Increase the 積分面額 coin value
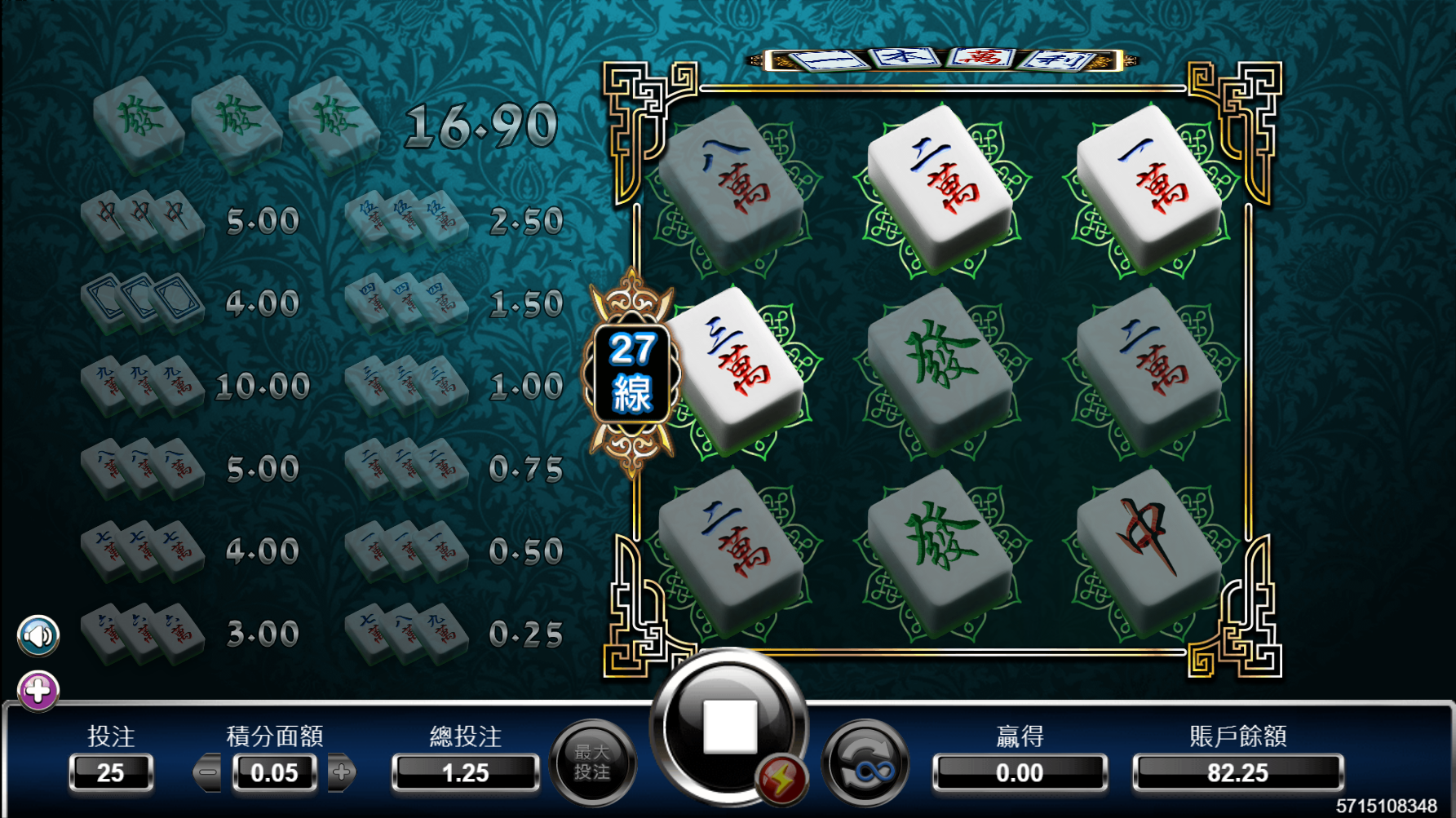The height and width of the screenshot is (818, 1456). tap(342, 772)
